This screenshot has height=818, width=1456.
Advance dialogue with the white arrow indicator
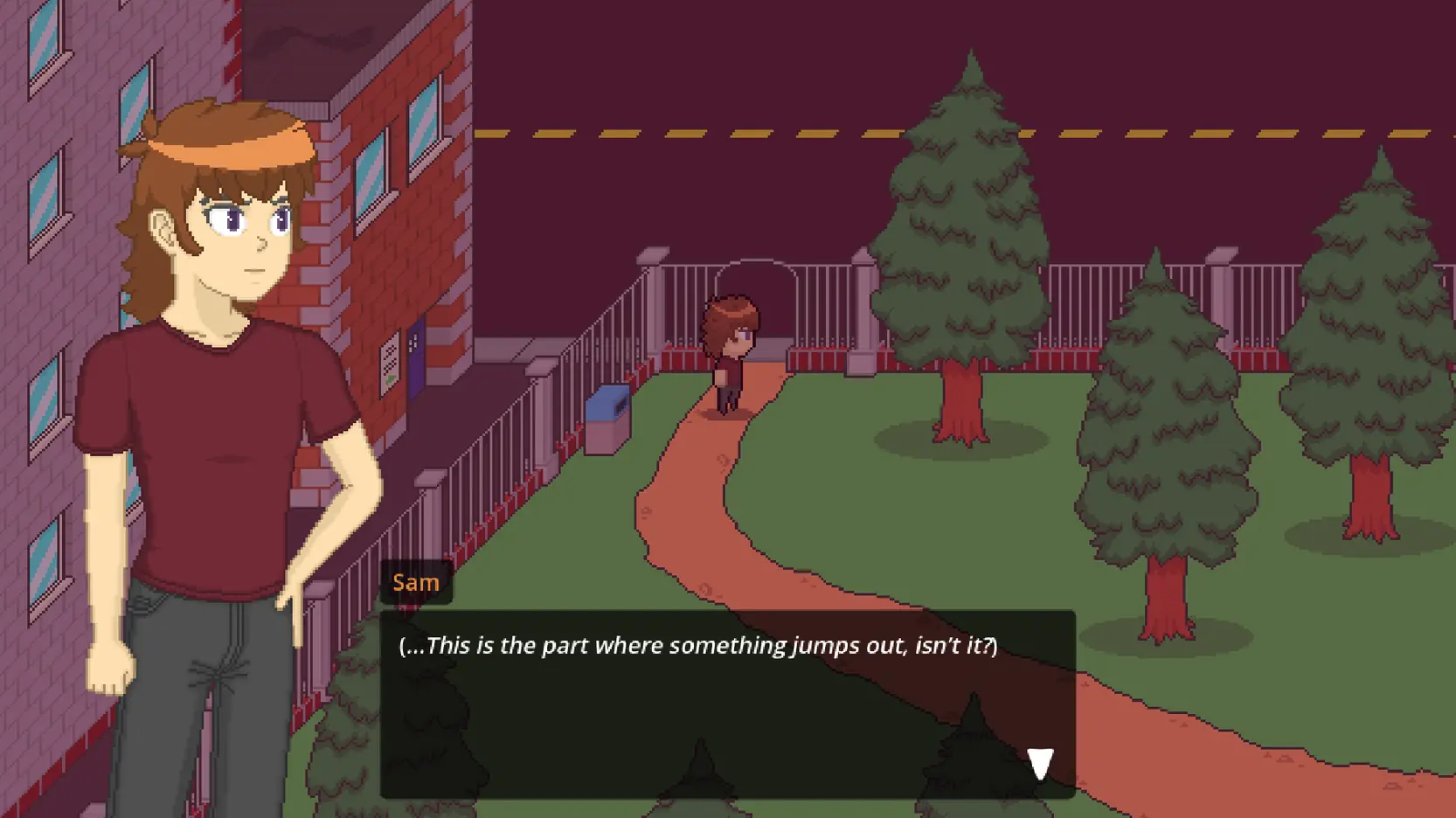[x=1039, y=763]
